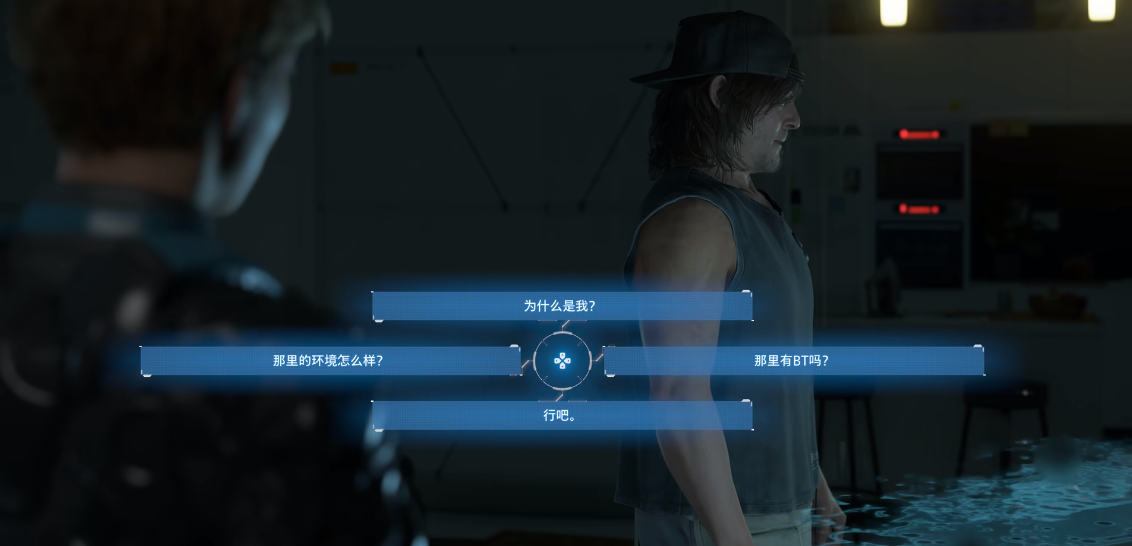Select the dialogue option "那里的环境怎么样？"
Screen dimensions: 1132x546
[x=330, y=361]
